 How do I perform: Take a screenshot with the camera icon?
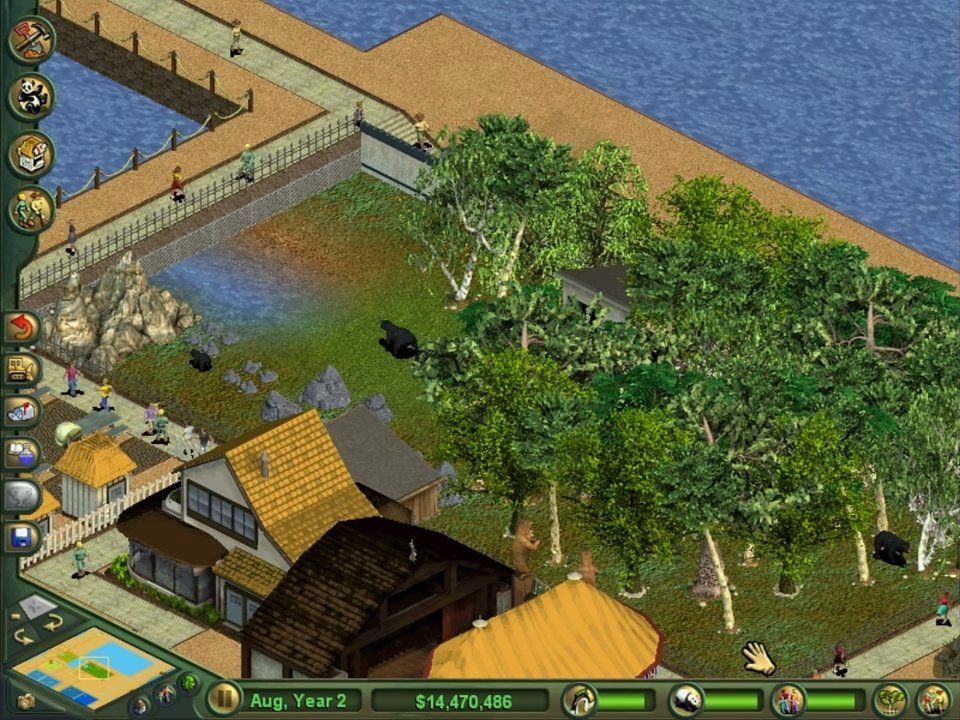(26, 701)
